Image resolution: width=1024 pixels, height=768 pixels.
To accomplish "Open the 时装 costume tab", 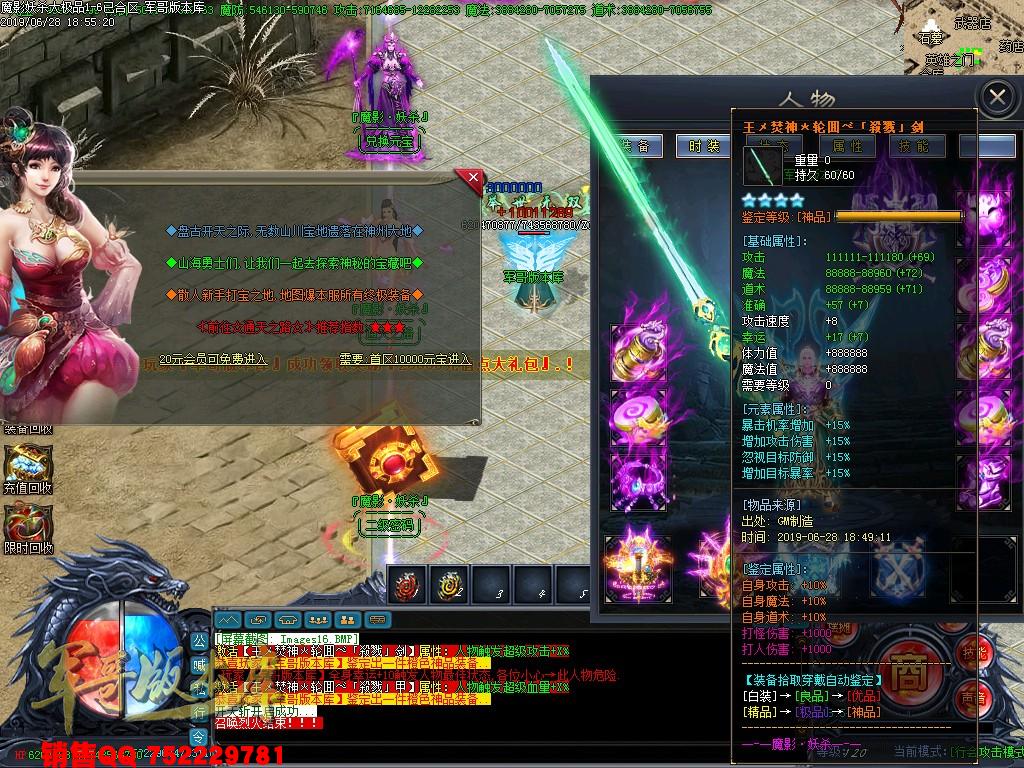I will tap(704, 146).
